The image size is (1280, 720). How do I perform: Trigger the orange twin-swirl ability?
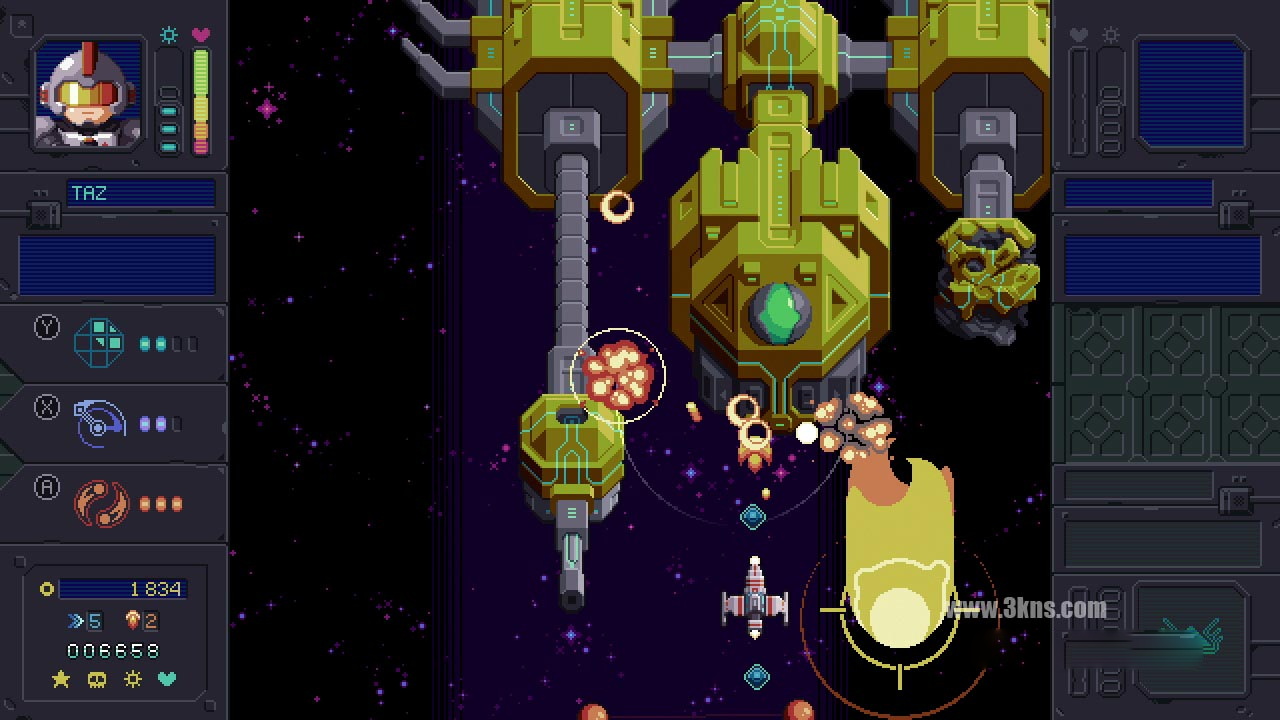coord(100,504)
